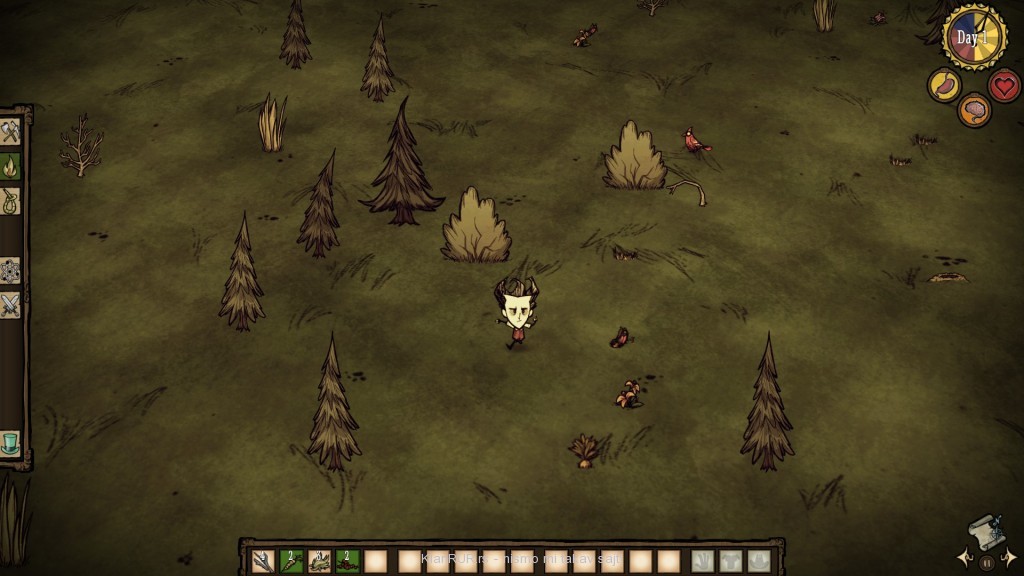This screenshot has height=576, width=1024.
Task: Rotate the camera left
Action: [x=963, y=555]
